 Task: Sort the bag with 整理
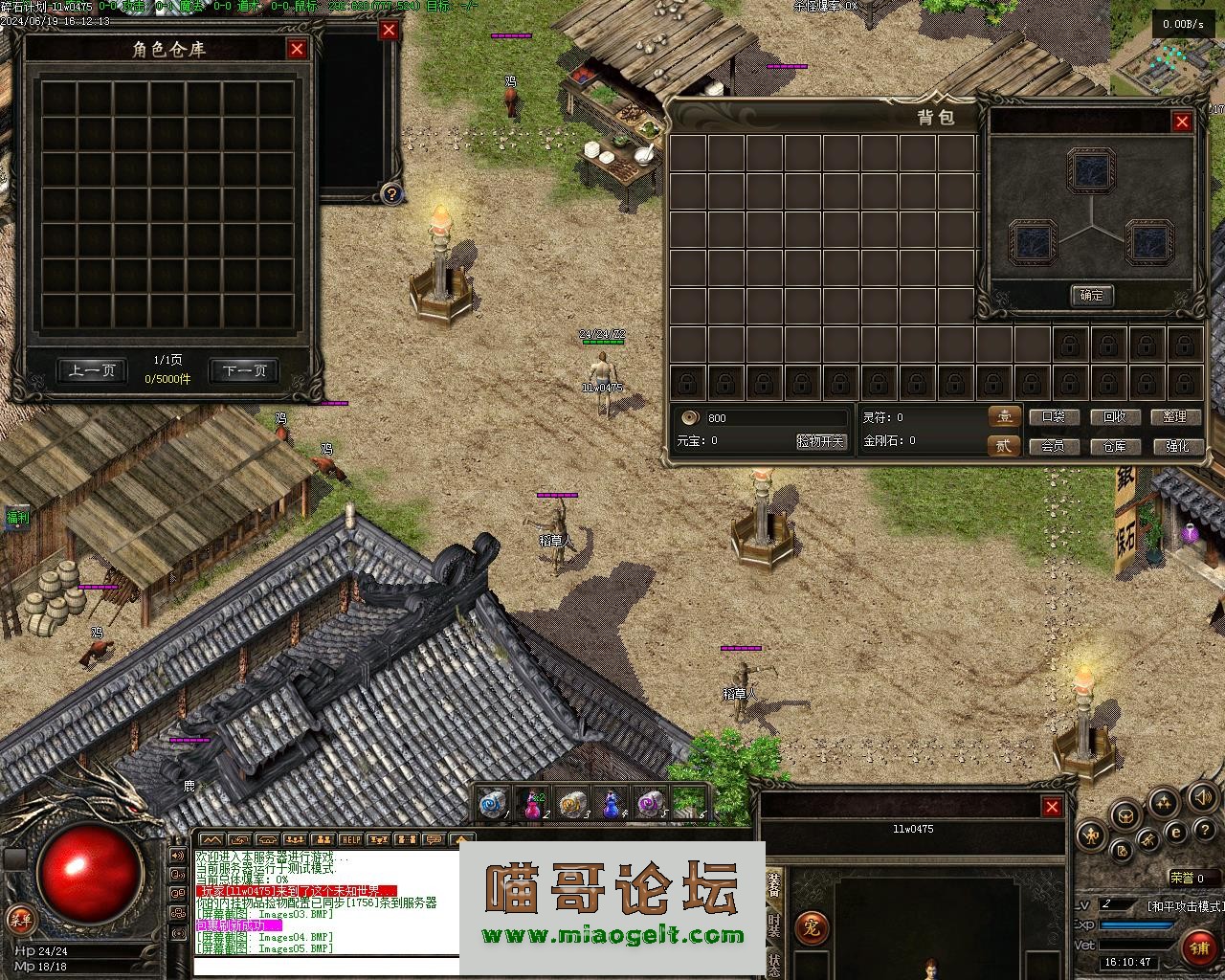tap(1175, 417)
